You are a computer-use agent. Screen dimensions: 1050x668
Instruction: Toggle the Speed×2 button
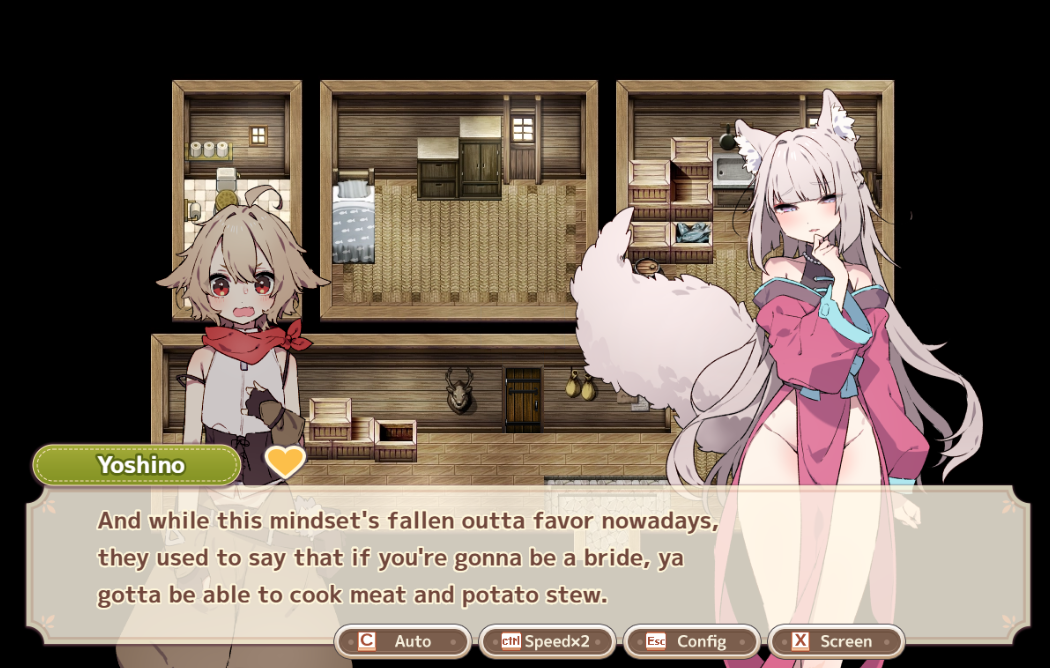[546, 641]
